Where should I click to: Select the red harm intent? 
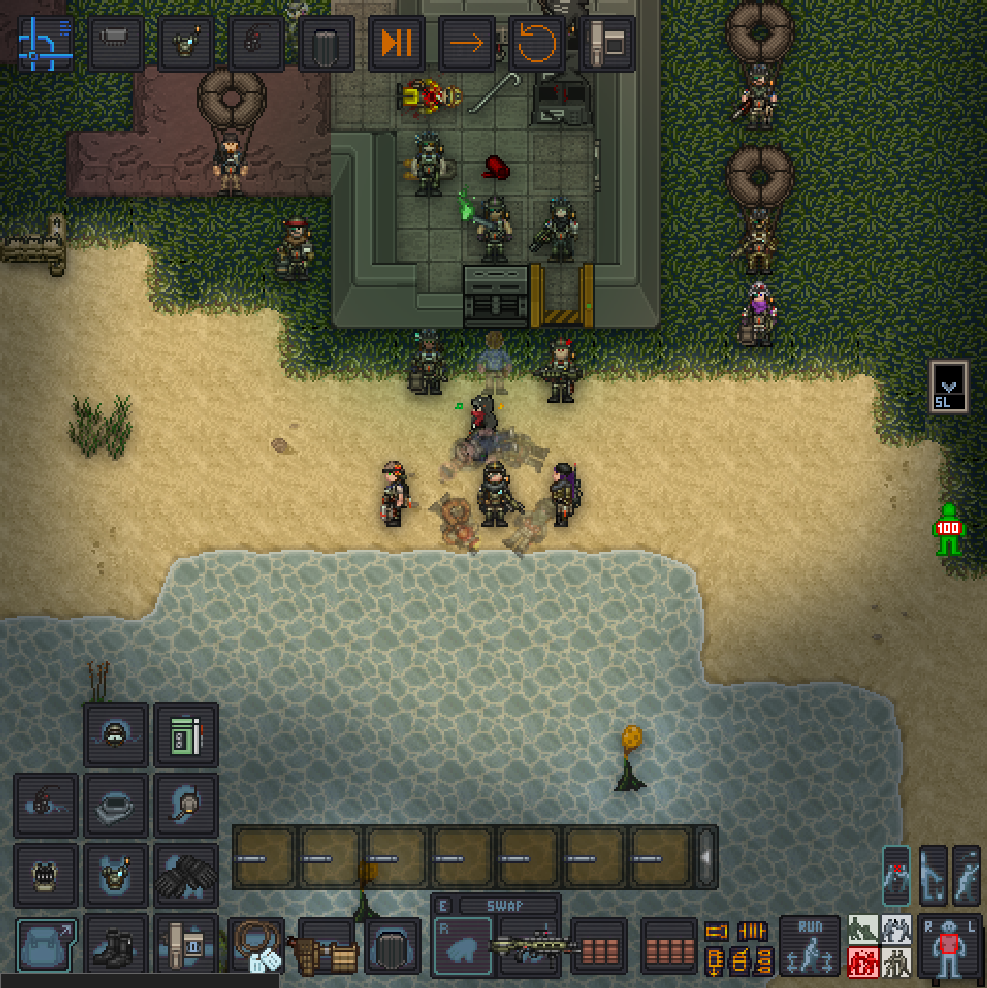[863, 962]
